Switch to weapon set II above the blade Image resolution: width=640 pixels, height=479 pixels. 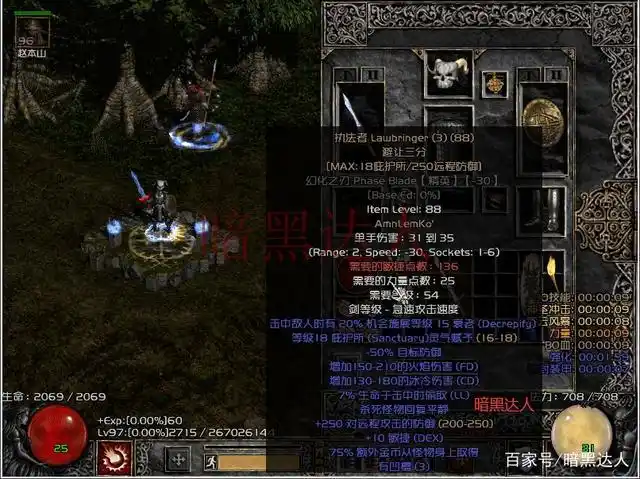372,73
